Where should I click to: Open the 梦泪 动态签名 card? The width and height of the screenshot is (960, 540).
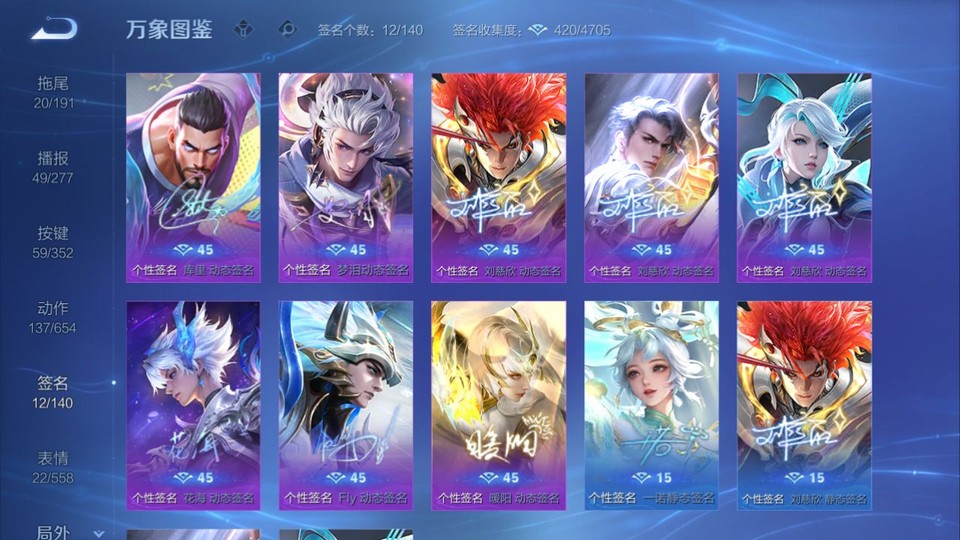346,177
